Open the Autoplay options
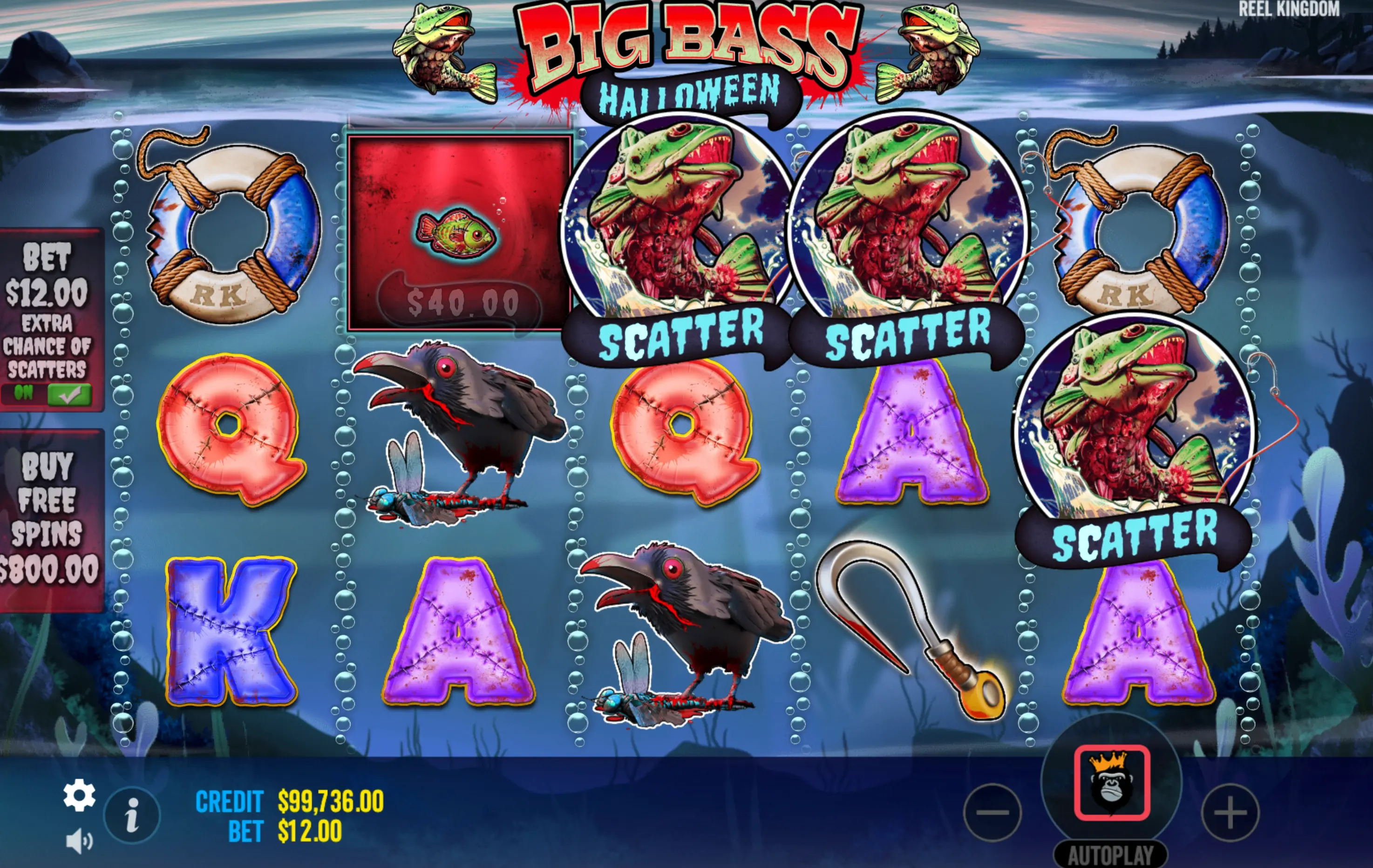The width and height of the screenshot is (1373, 868). pos(1110,854)
